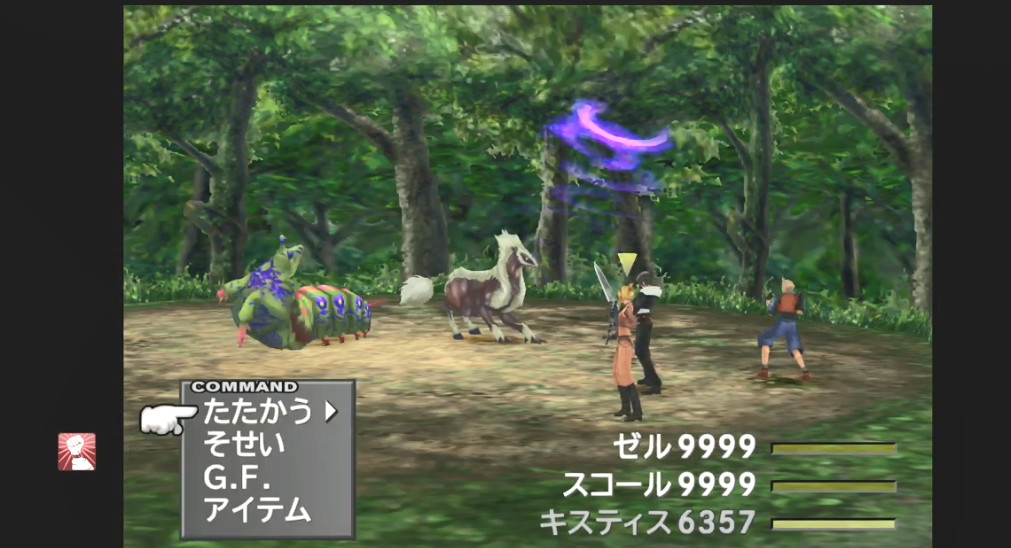Open the アイテム item command
The image size is (1011, 548).
257,510
